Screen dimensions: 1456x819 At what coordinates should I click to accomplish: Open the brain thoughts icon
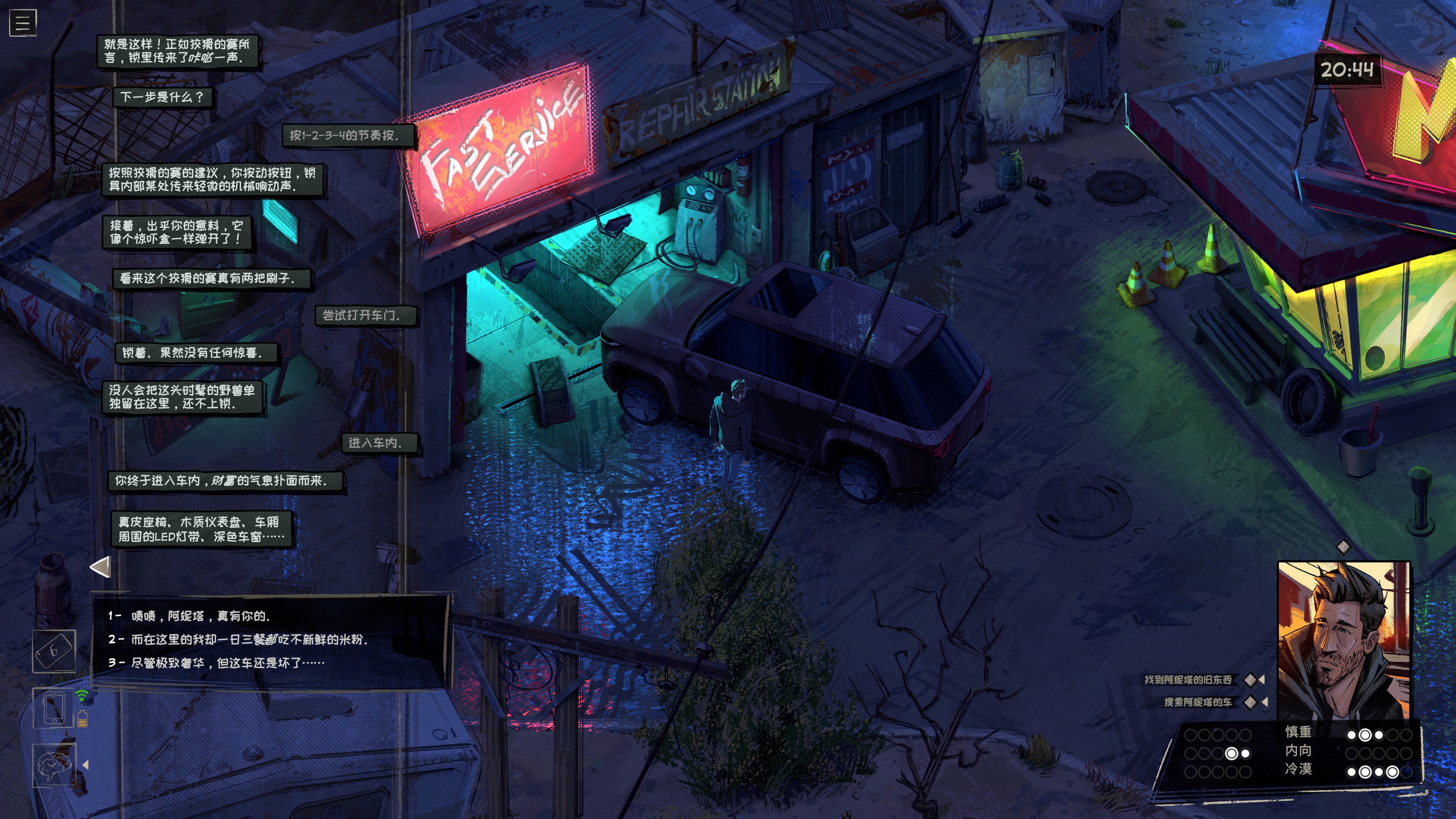(x=54, y=765)
